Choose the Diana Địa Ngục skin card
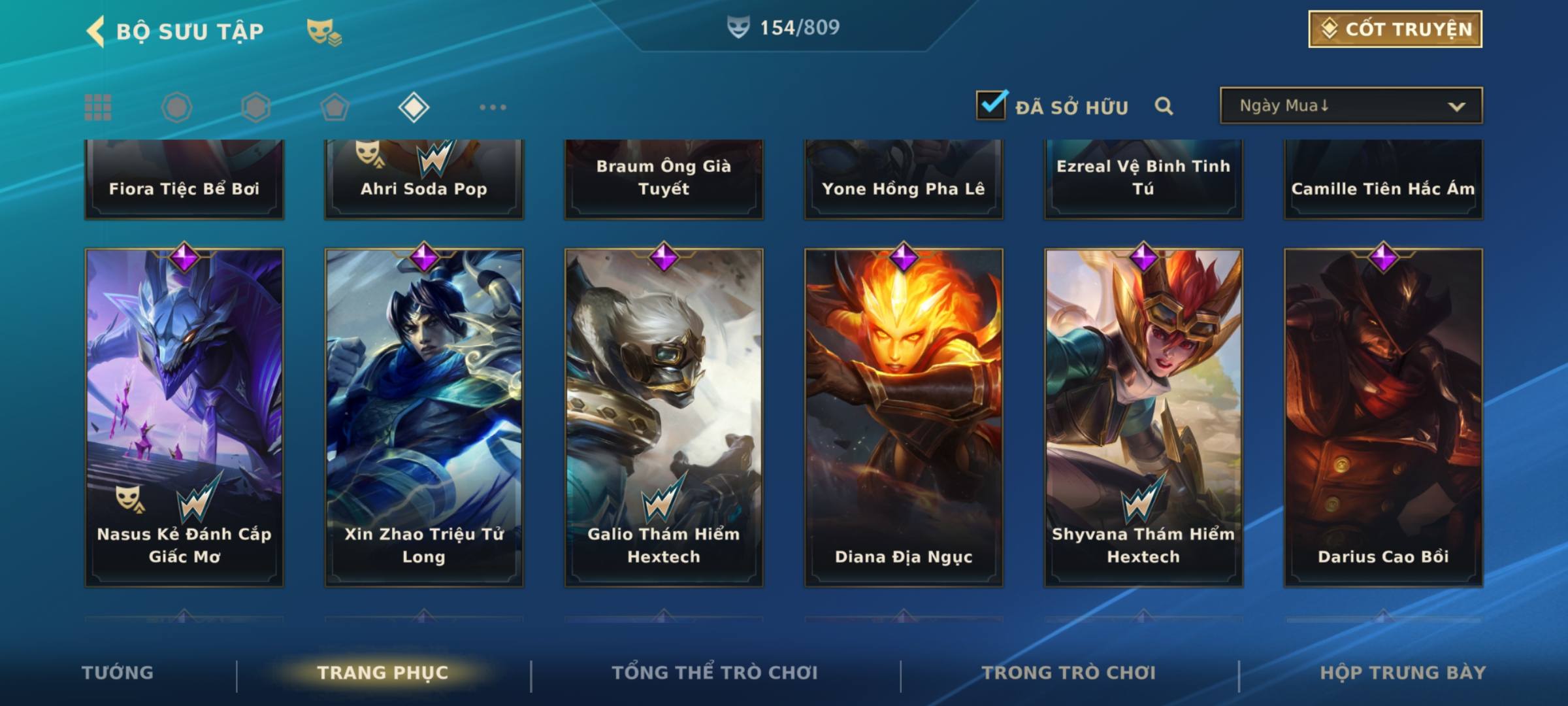 click(904, 417)
